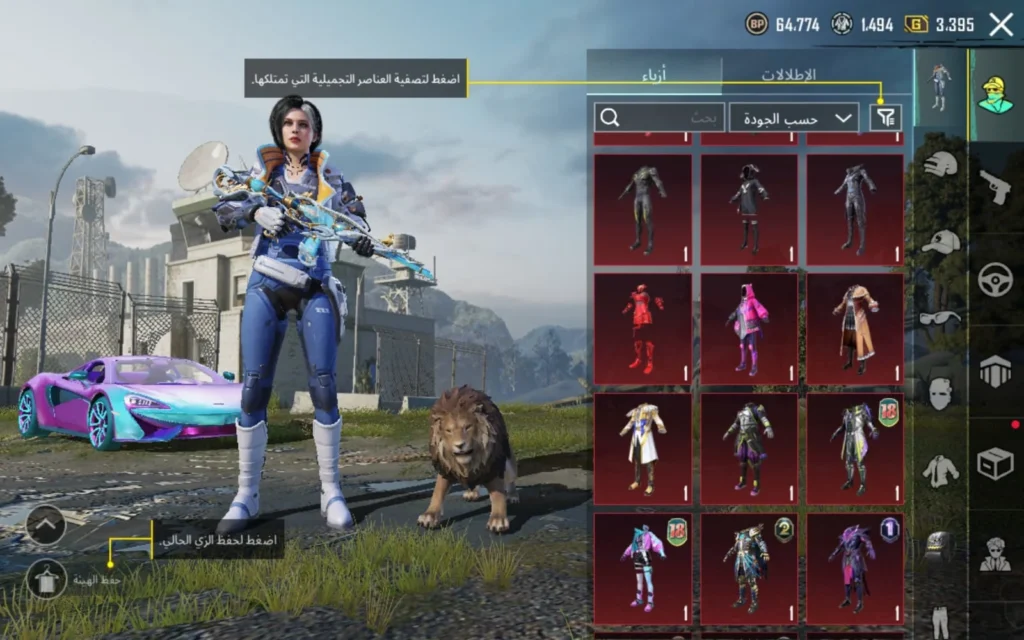Select the cap headwear category
Viewport: 1024px width, 640px height.
click(940, 241)
